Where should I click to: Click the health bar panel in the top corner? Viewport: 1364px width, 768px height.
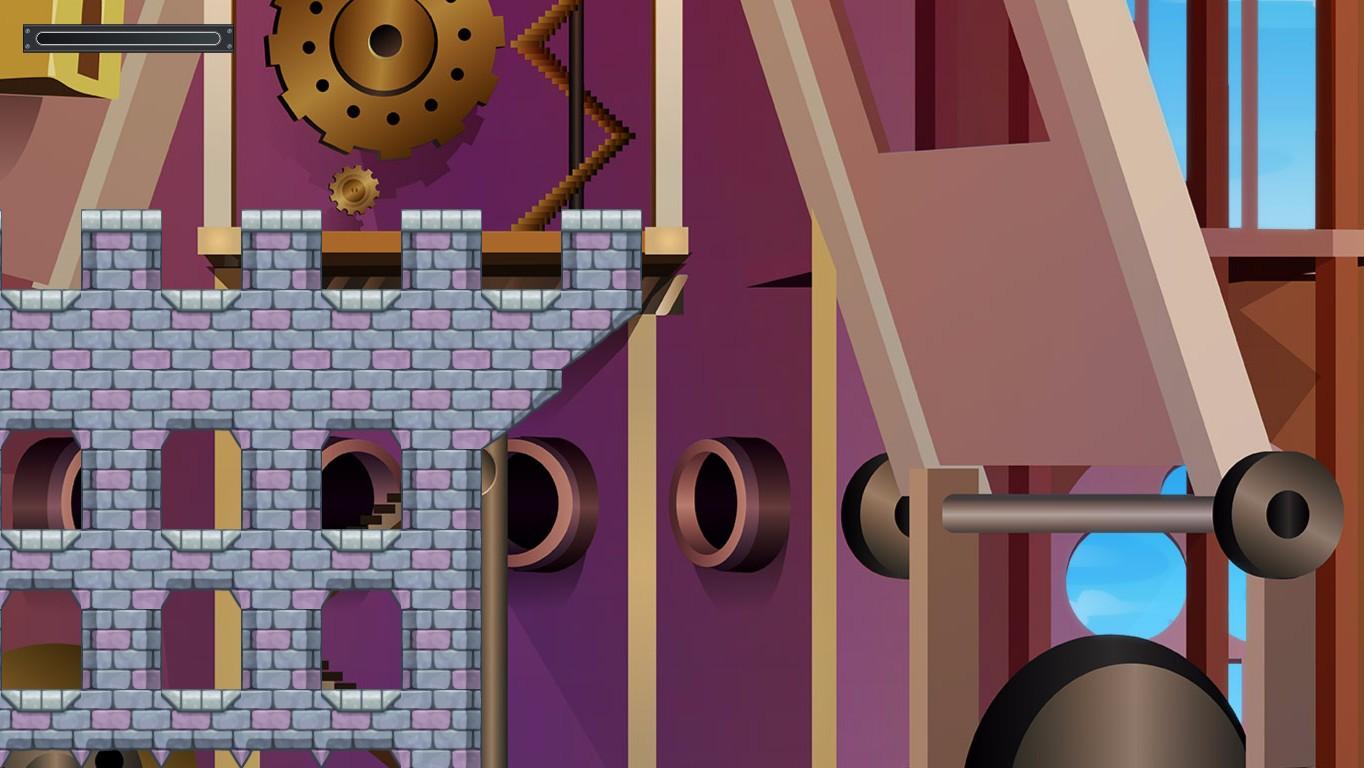pyautogui.click(x=126, y=38)
